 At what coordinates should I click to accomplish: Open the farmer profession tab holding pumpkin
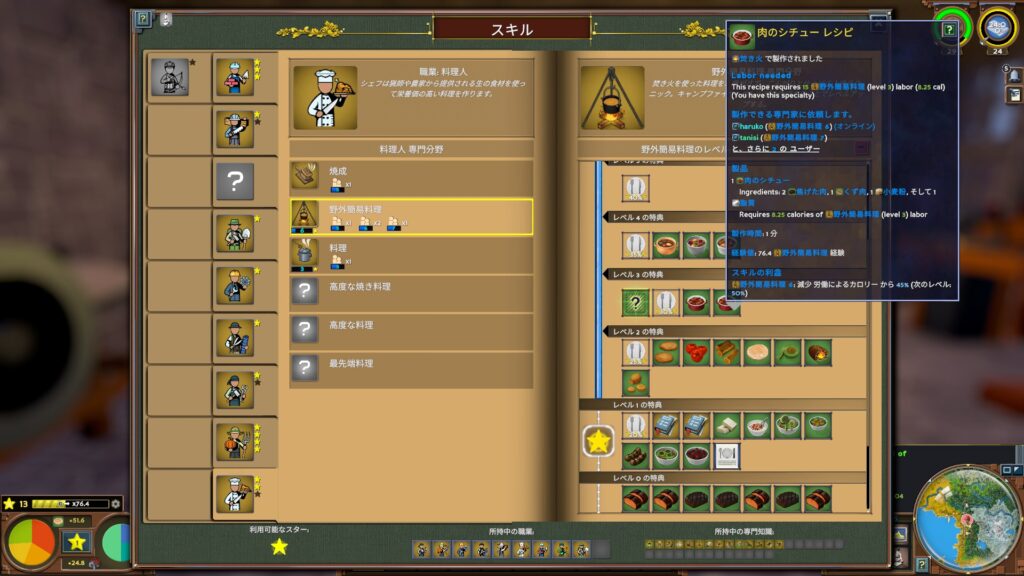tap(235, 441)
